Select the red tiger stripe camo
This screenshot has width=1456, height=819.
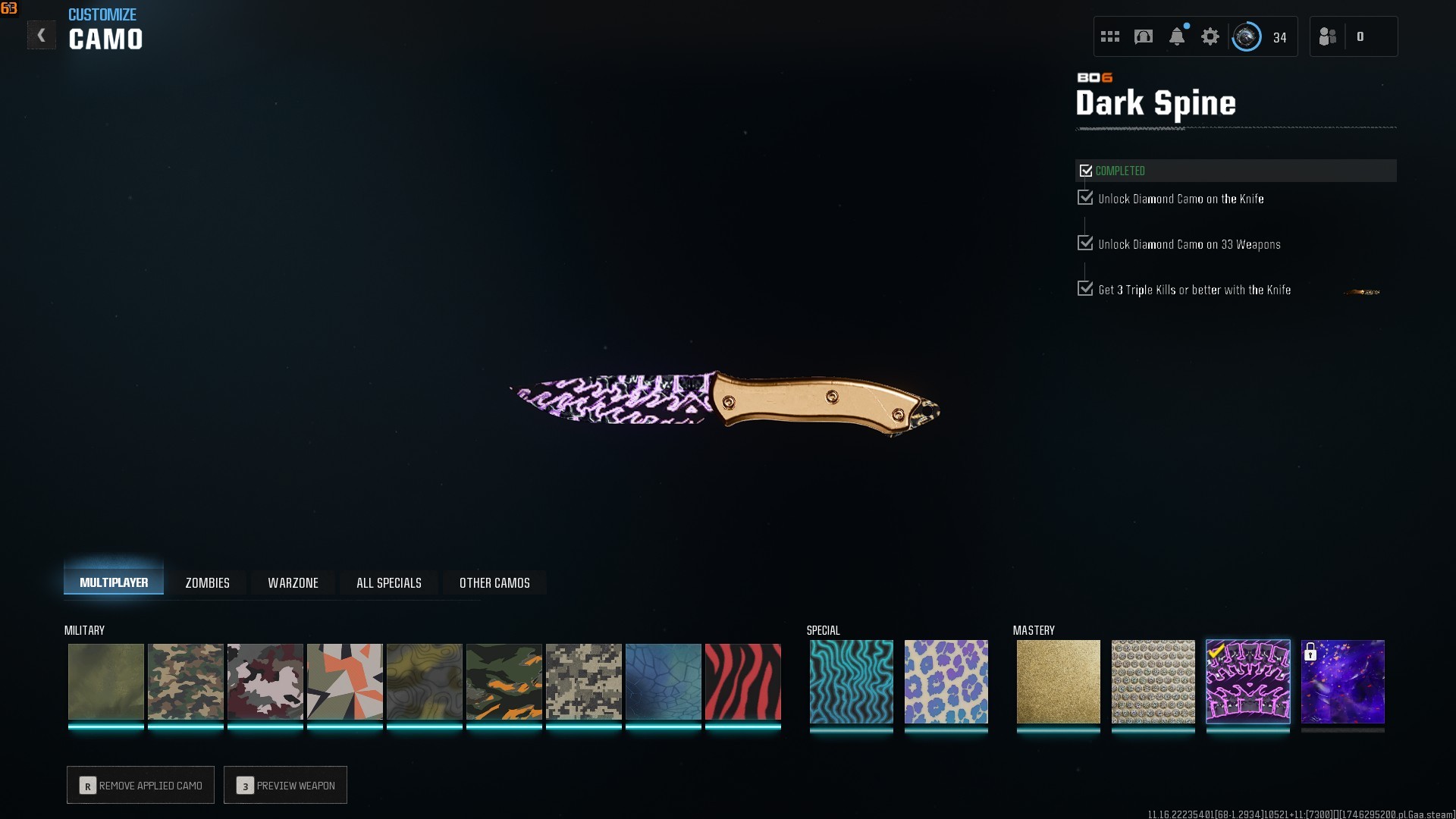(x=742, y=681)
